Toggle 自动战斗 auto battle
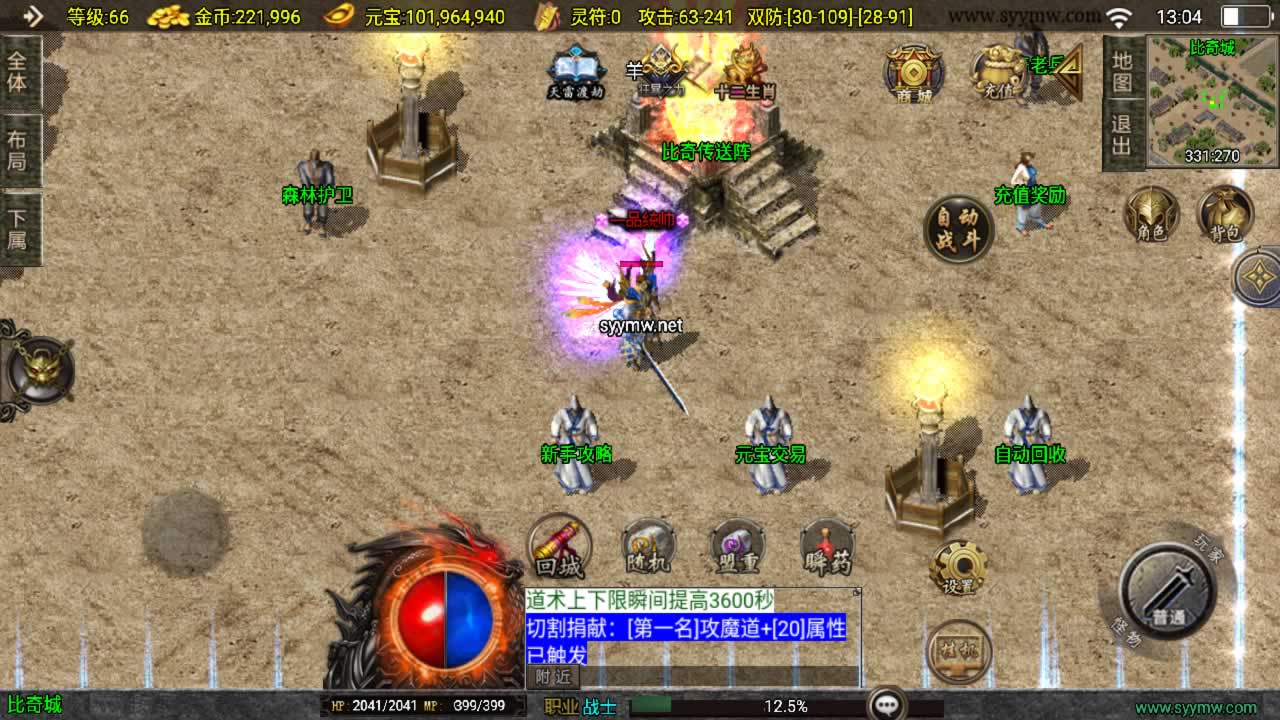The width and height of the screenshot is (1280, 720). pyautogui.click(x=957, y=230)
